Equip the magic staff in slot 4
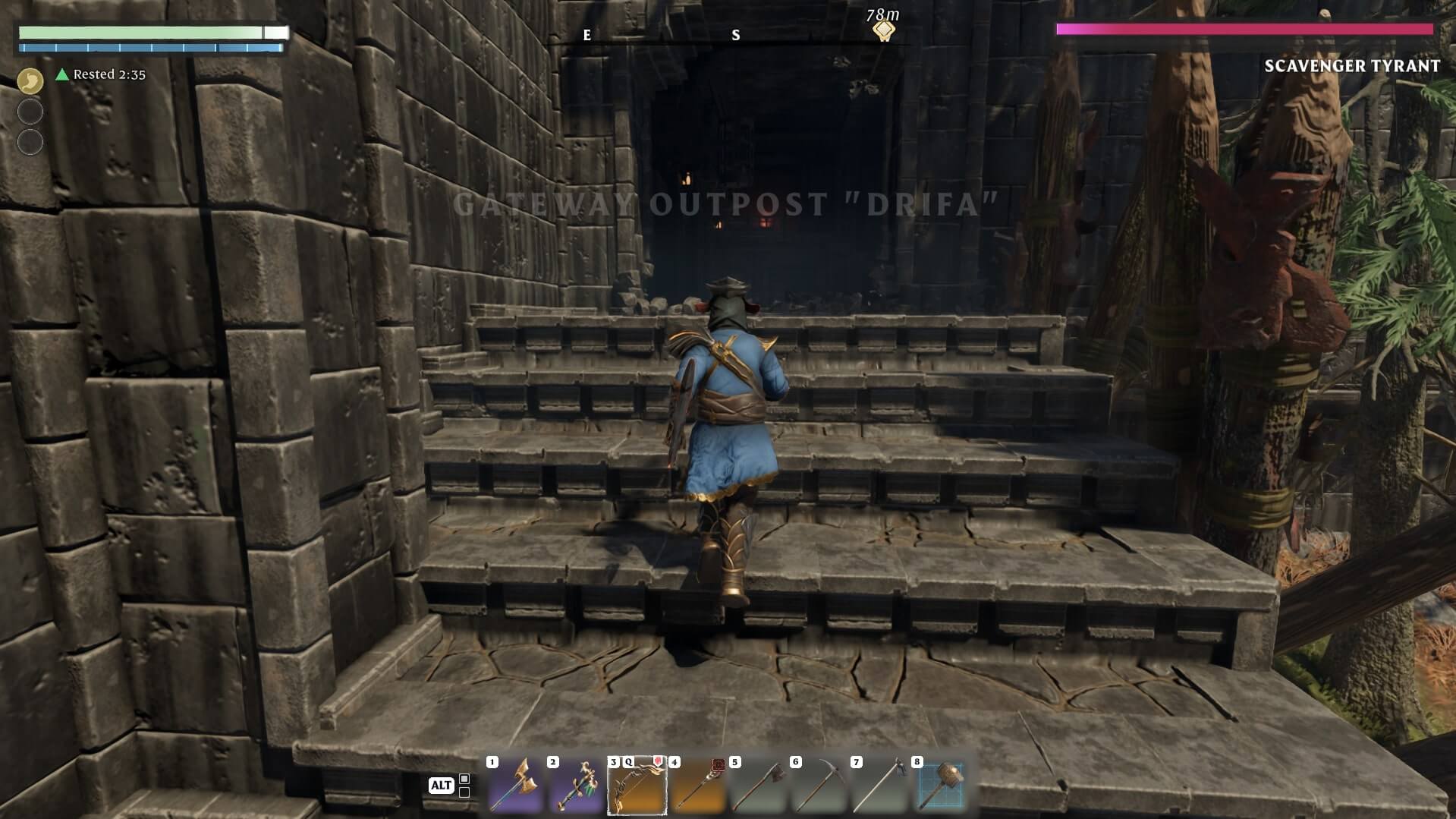Image resolution: width=1456 pixels, height=819 pixels. tap(697, 786)
